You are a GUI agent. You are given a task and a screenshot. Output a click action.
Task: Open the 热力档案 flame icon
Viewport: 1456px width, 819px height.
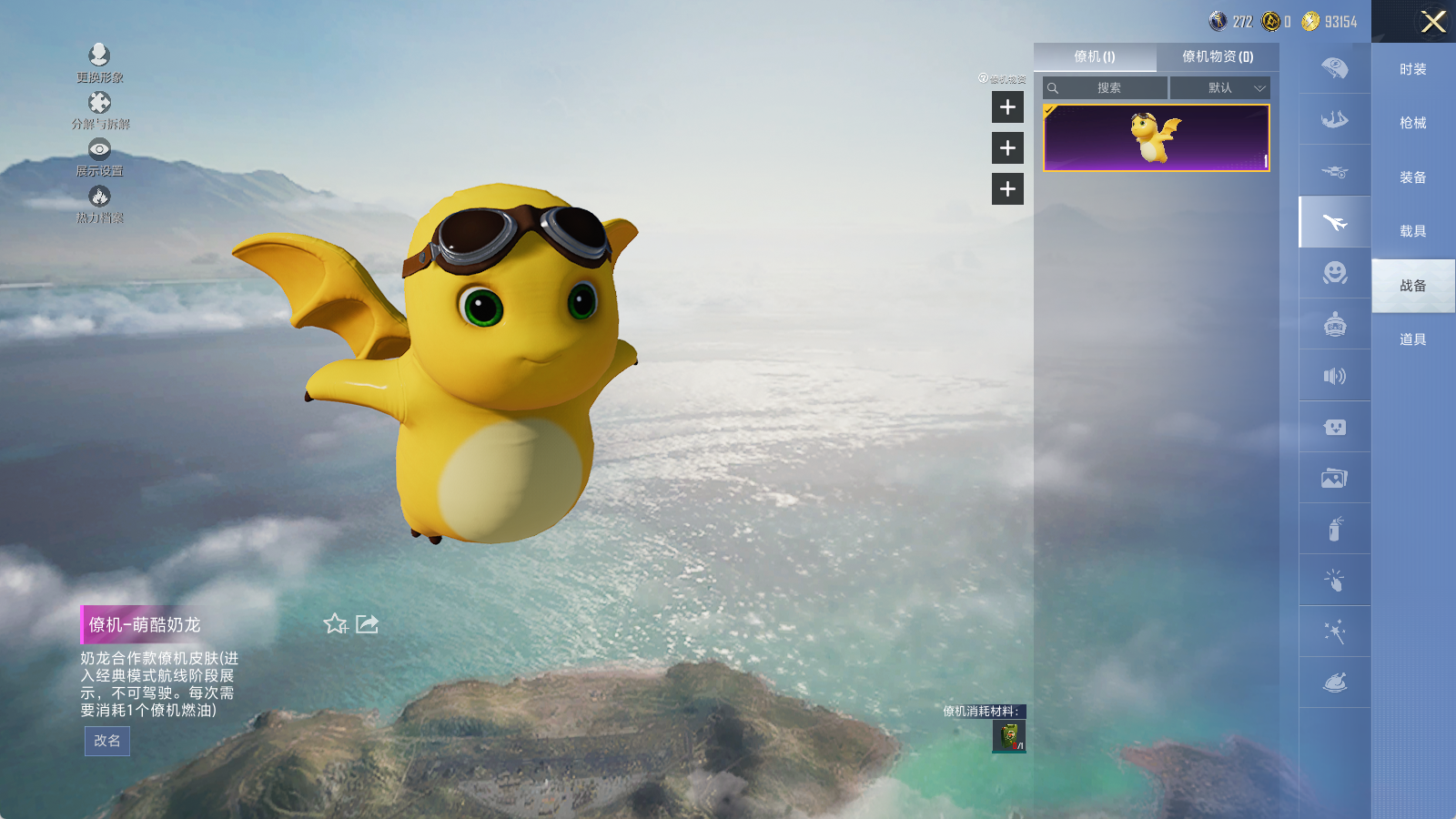99,203
